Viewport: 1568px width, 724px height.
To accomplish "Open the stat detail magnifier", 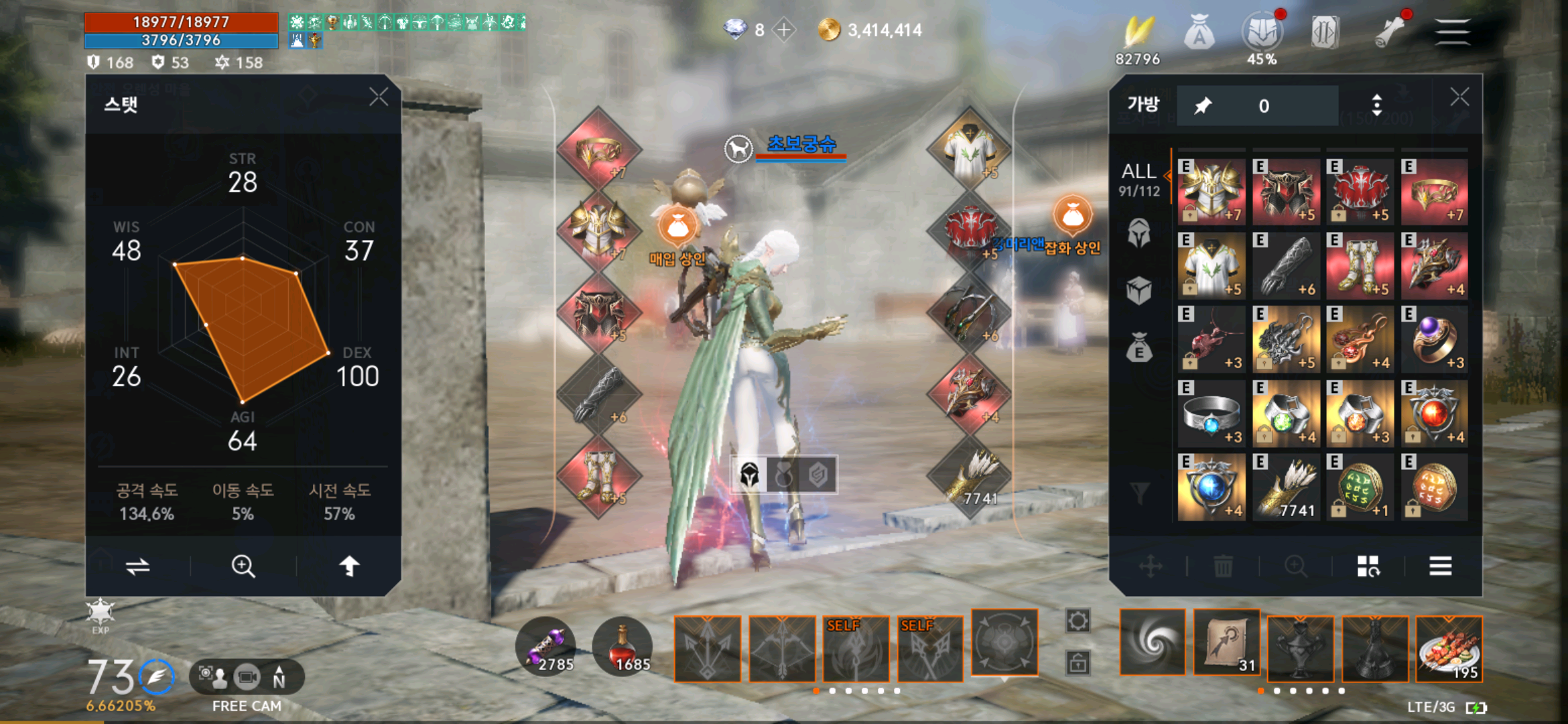I will click(x=243, y=566).
